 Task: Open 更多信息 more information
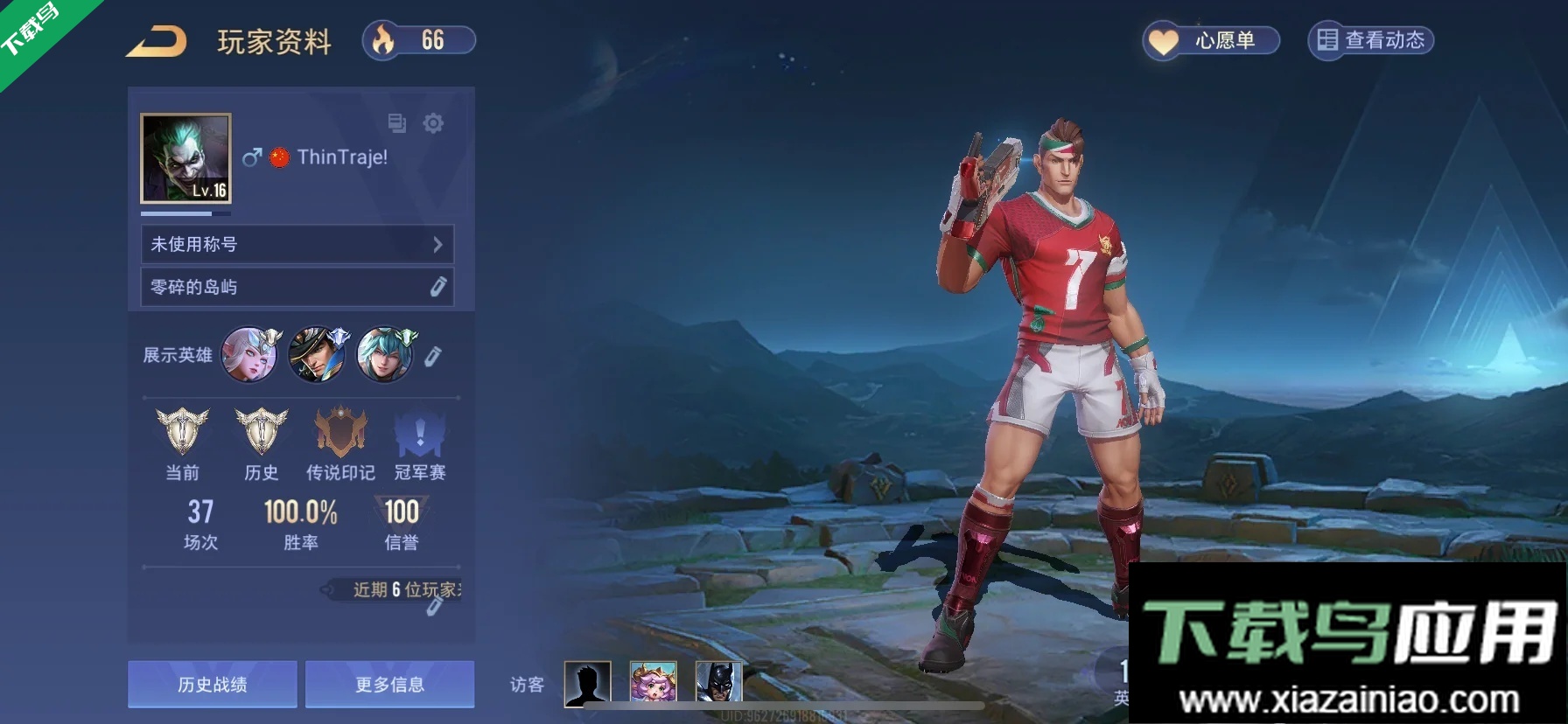pyautogui.click(x=389, y=684)
